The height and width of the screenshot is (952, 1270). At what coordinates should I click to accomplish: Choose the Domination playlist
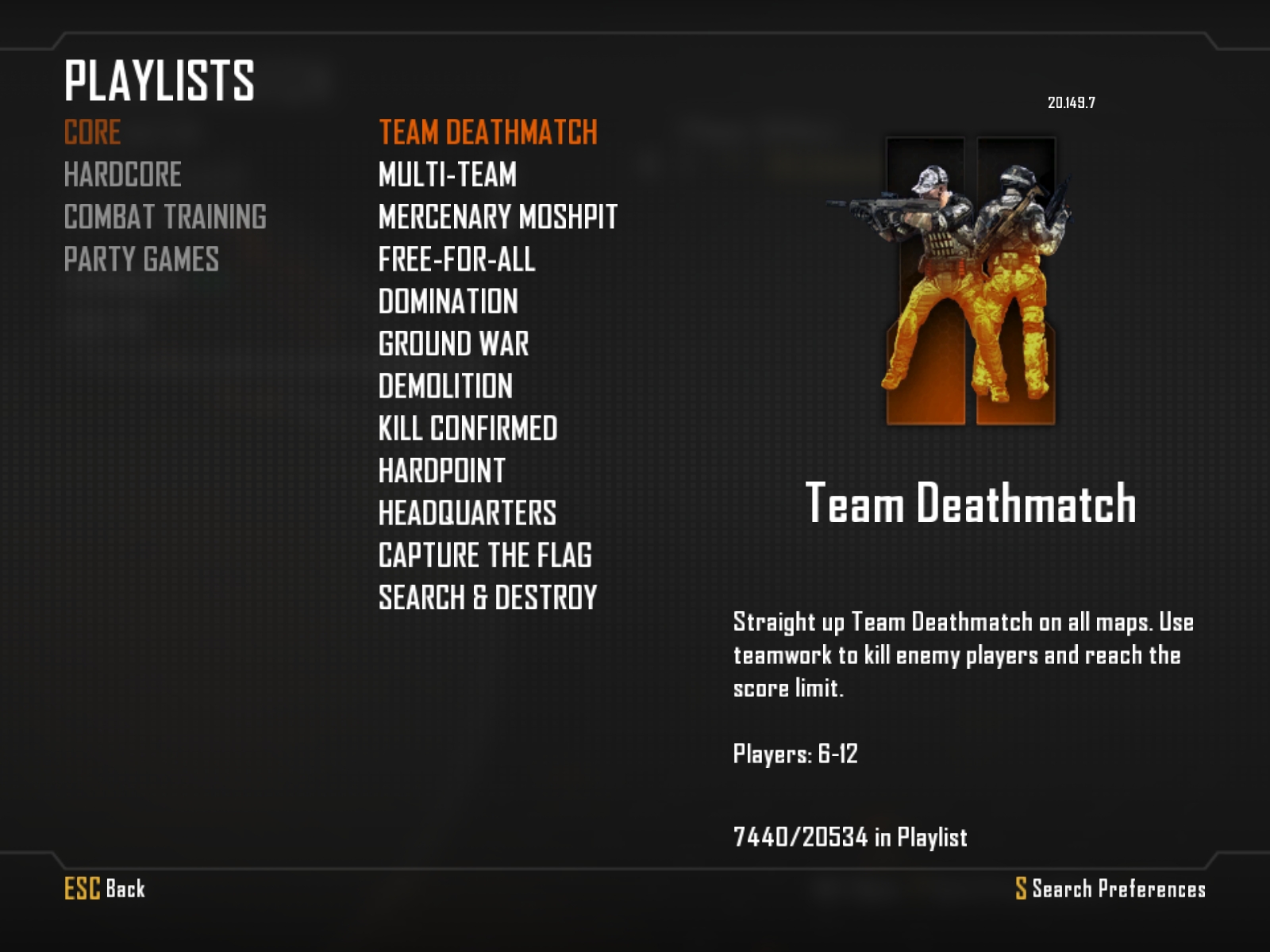click(x=448, y=301)
